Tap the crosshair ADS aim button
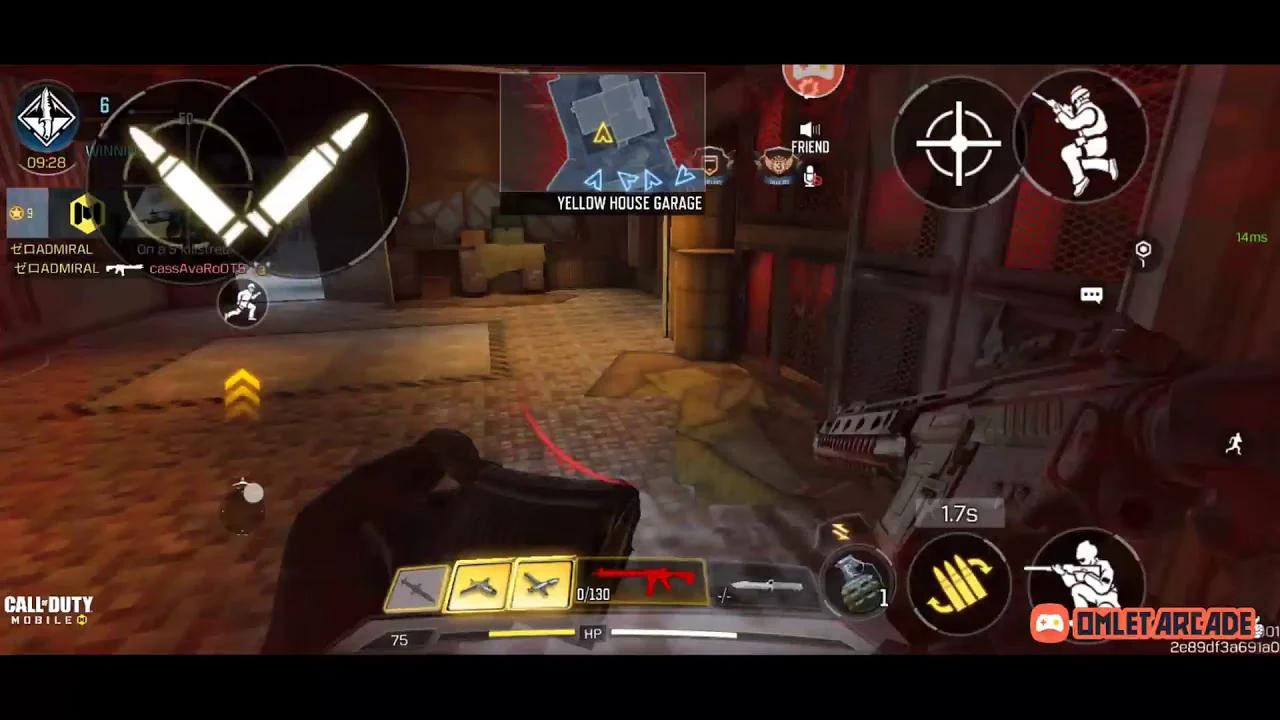 (957, 143)
